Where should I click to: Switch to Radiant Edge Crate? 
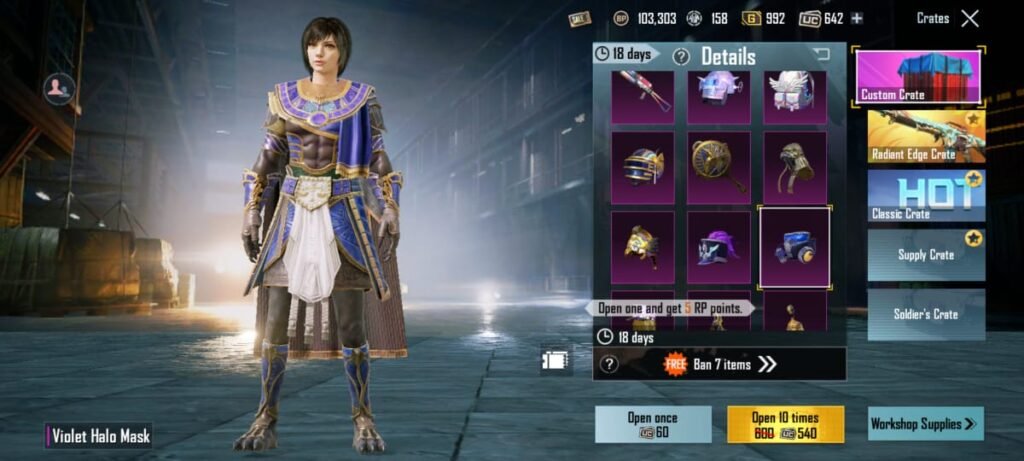(926, 136)
